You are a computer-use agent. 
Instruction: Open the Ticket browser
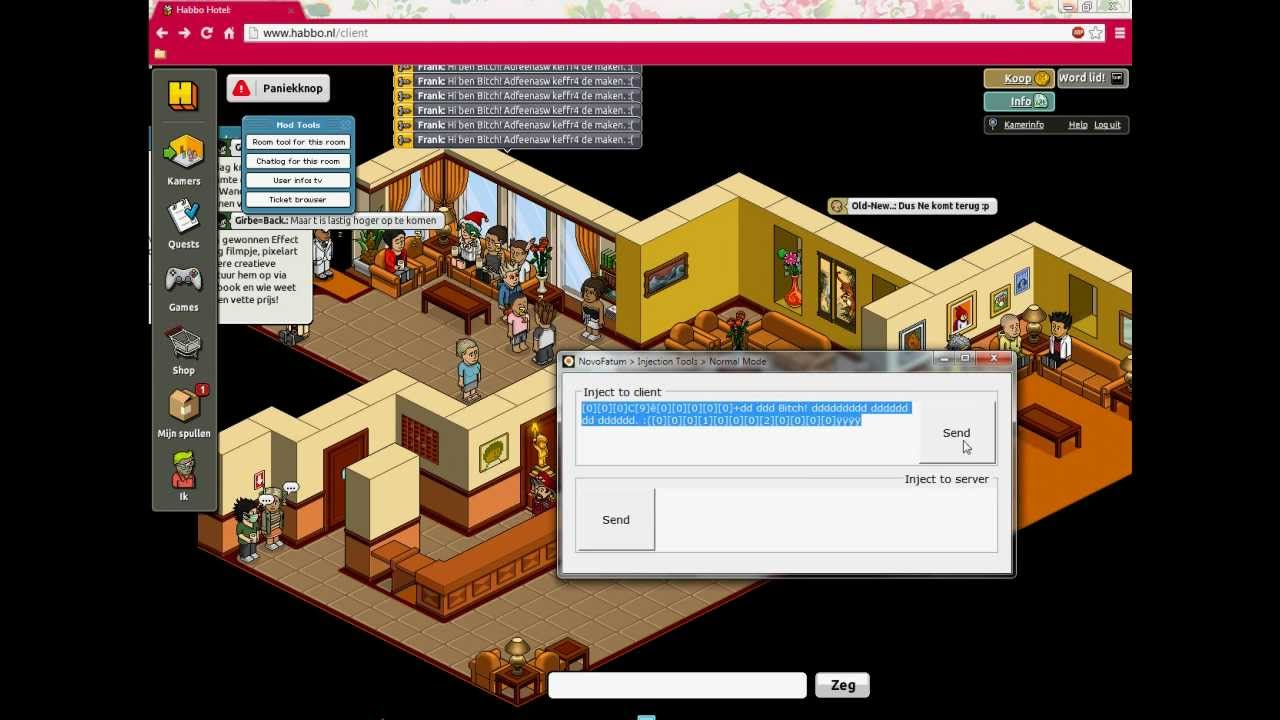[x=296, y=199]
